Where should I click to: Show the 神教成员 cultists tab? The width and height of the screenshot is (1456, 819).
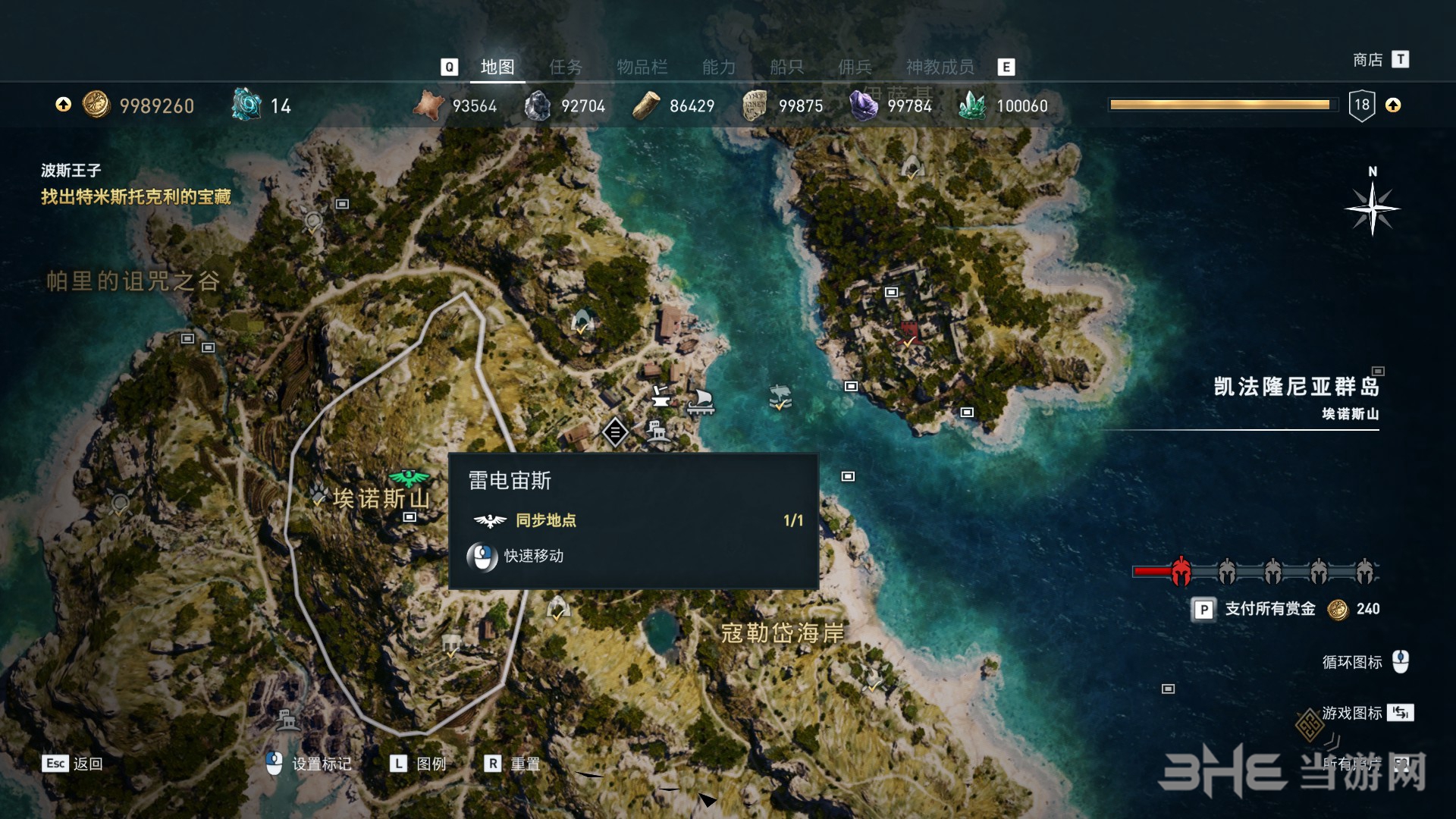coord(940,67)
